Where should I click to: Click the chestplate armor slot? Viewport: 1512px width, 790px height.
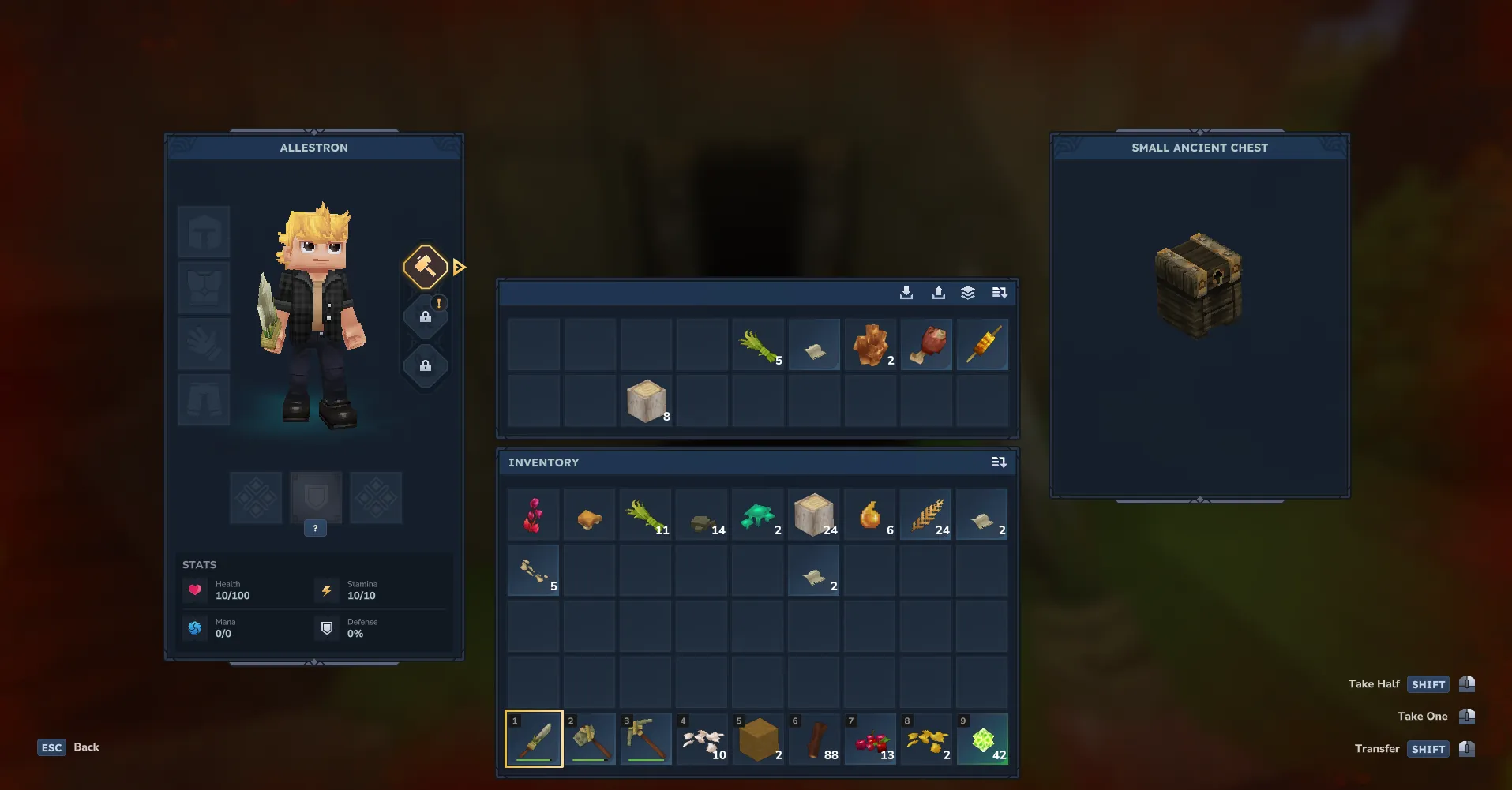click(x=204, y=287)
